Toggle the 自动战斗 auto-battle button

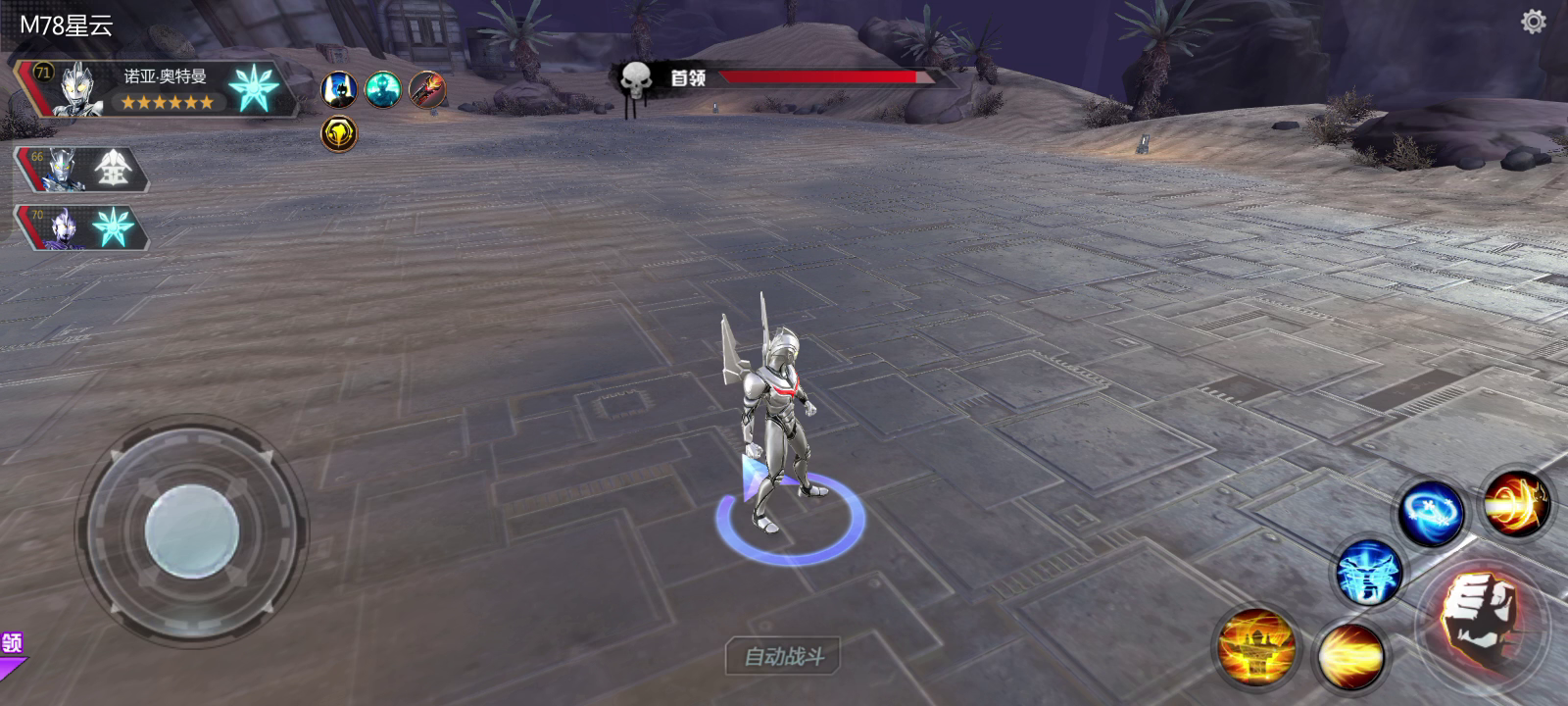783,656
